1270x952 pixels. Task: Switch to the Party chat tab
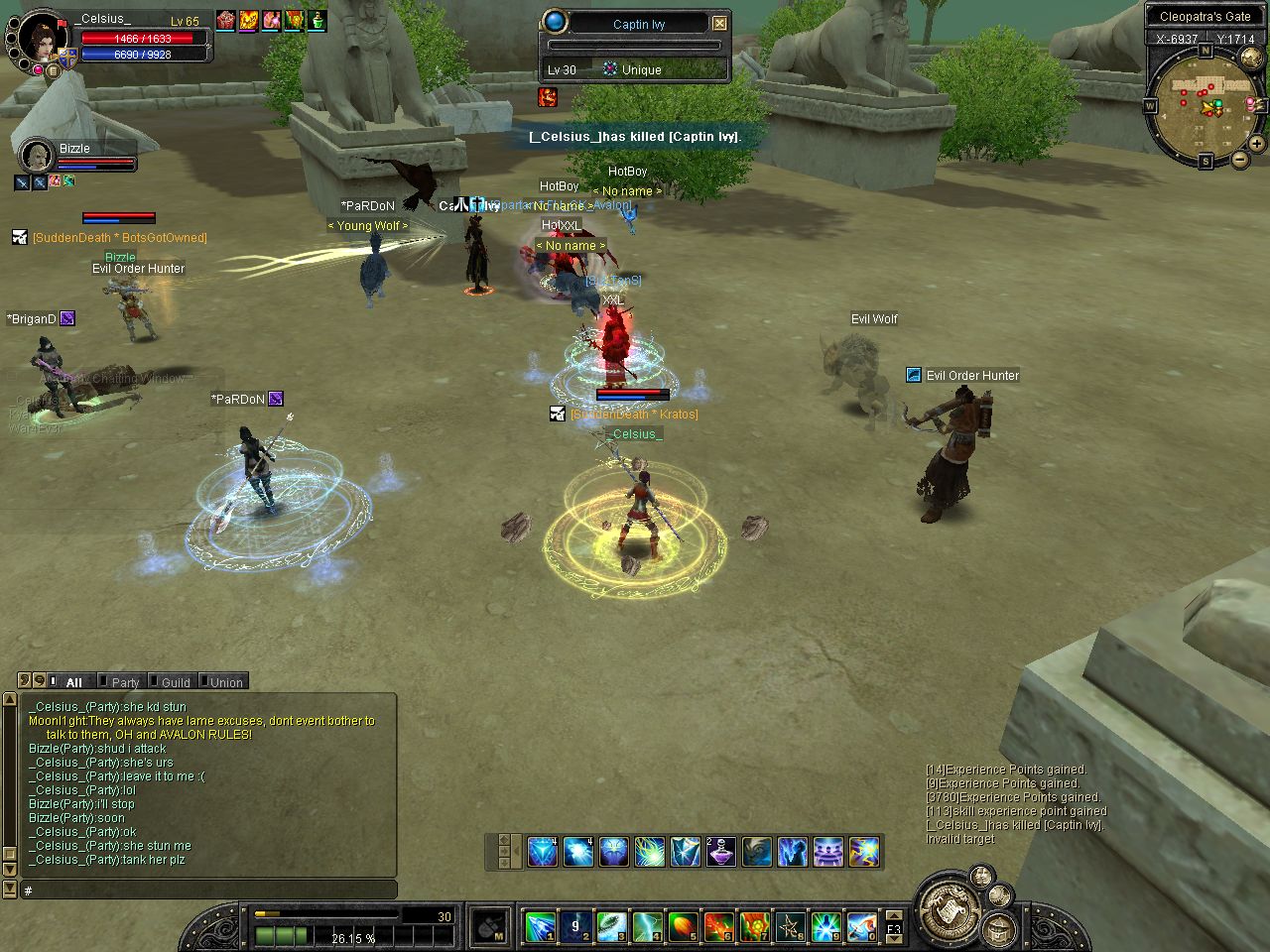coord(125,682)
